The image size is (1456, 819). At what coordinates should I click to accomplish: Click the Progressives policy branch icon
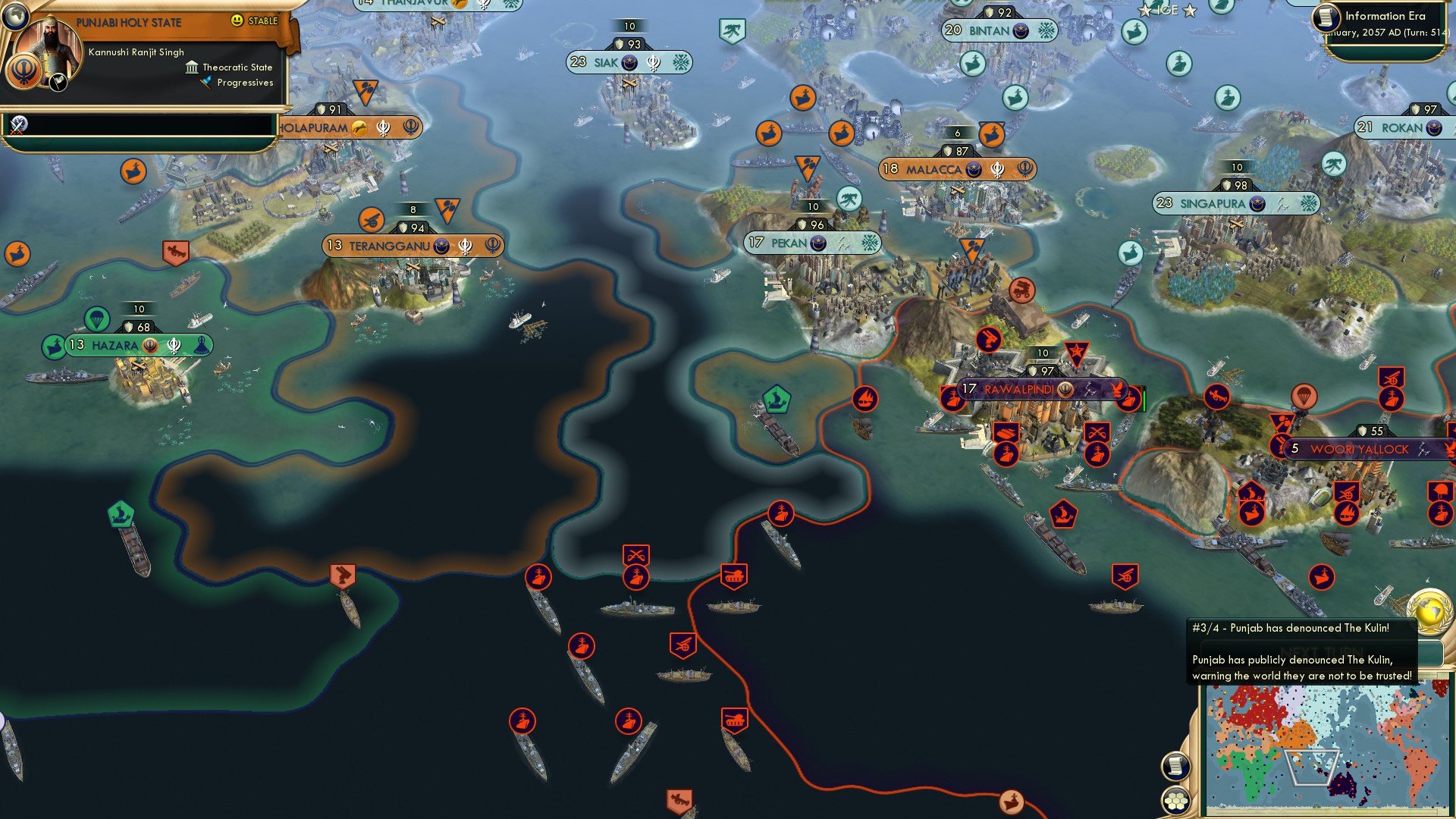(206, 83)
